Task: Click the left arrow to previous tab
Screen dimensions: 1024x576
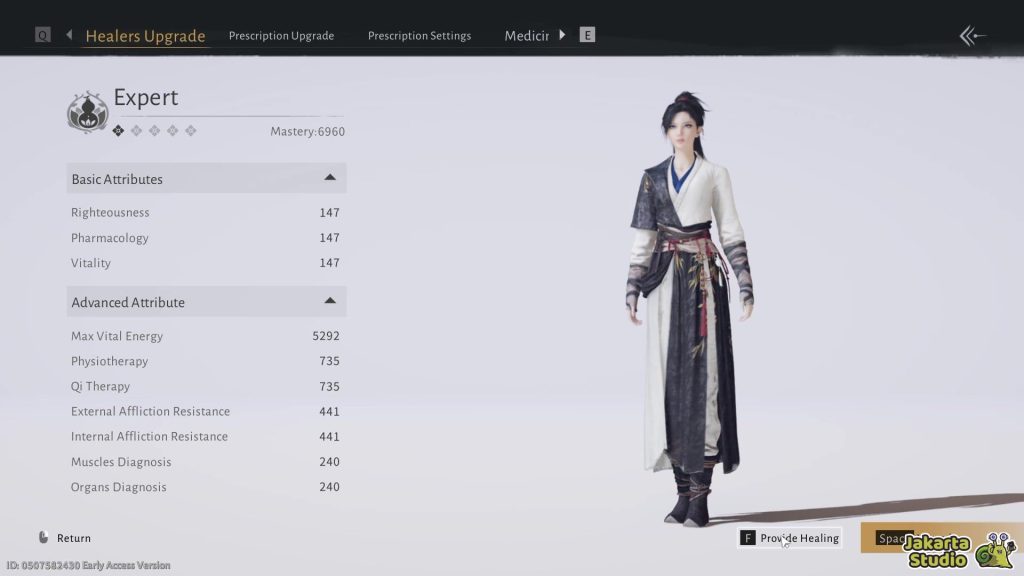Action: [x=69, y=35]
